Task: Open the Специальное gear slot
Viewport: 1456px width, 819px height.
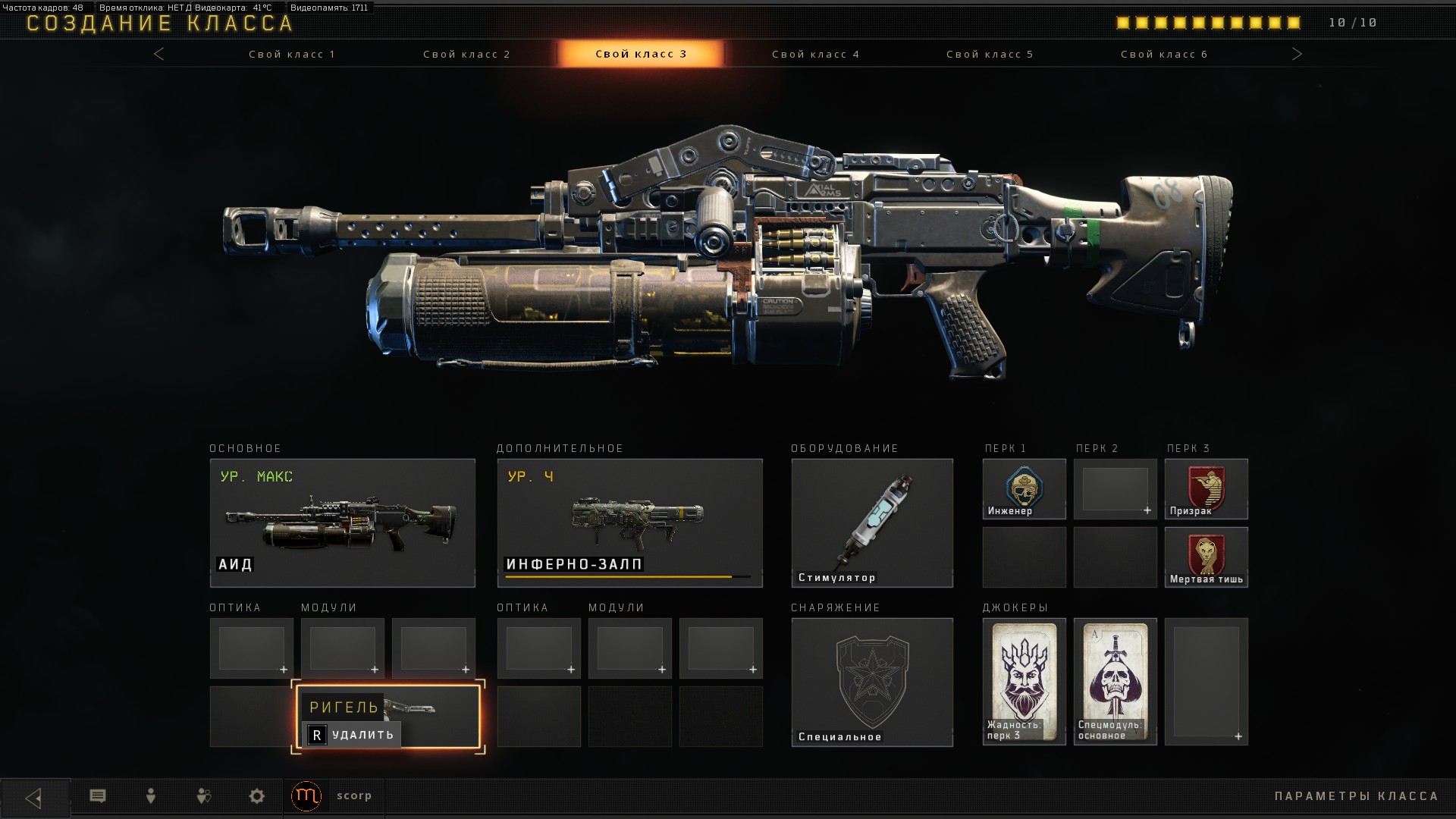Action: click(872, 682)
